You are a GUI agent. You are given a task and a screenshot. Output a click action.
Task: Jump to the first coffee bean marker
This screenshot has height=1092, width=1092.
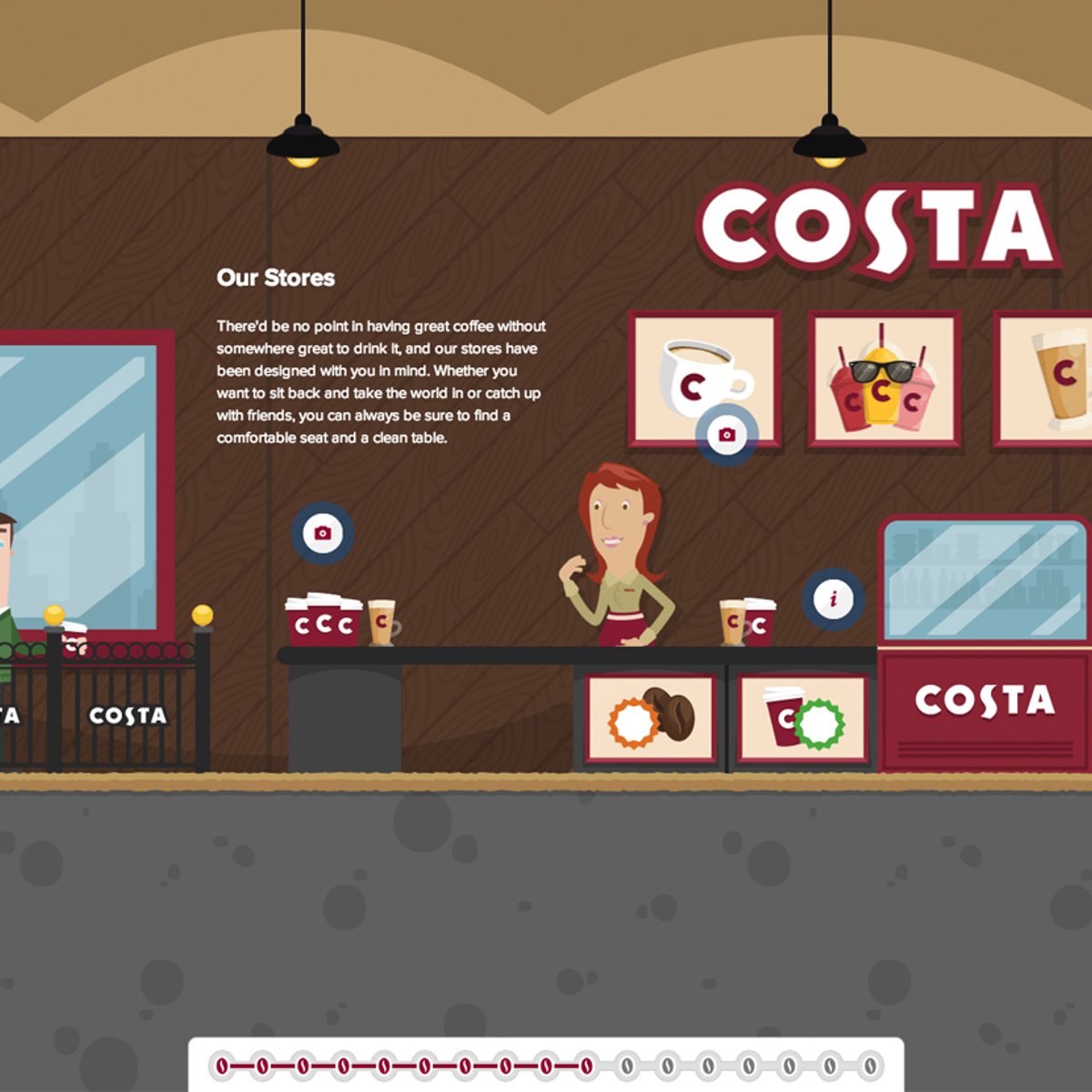click(x=221, y=1065)
